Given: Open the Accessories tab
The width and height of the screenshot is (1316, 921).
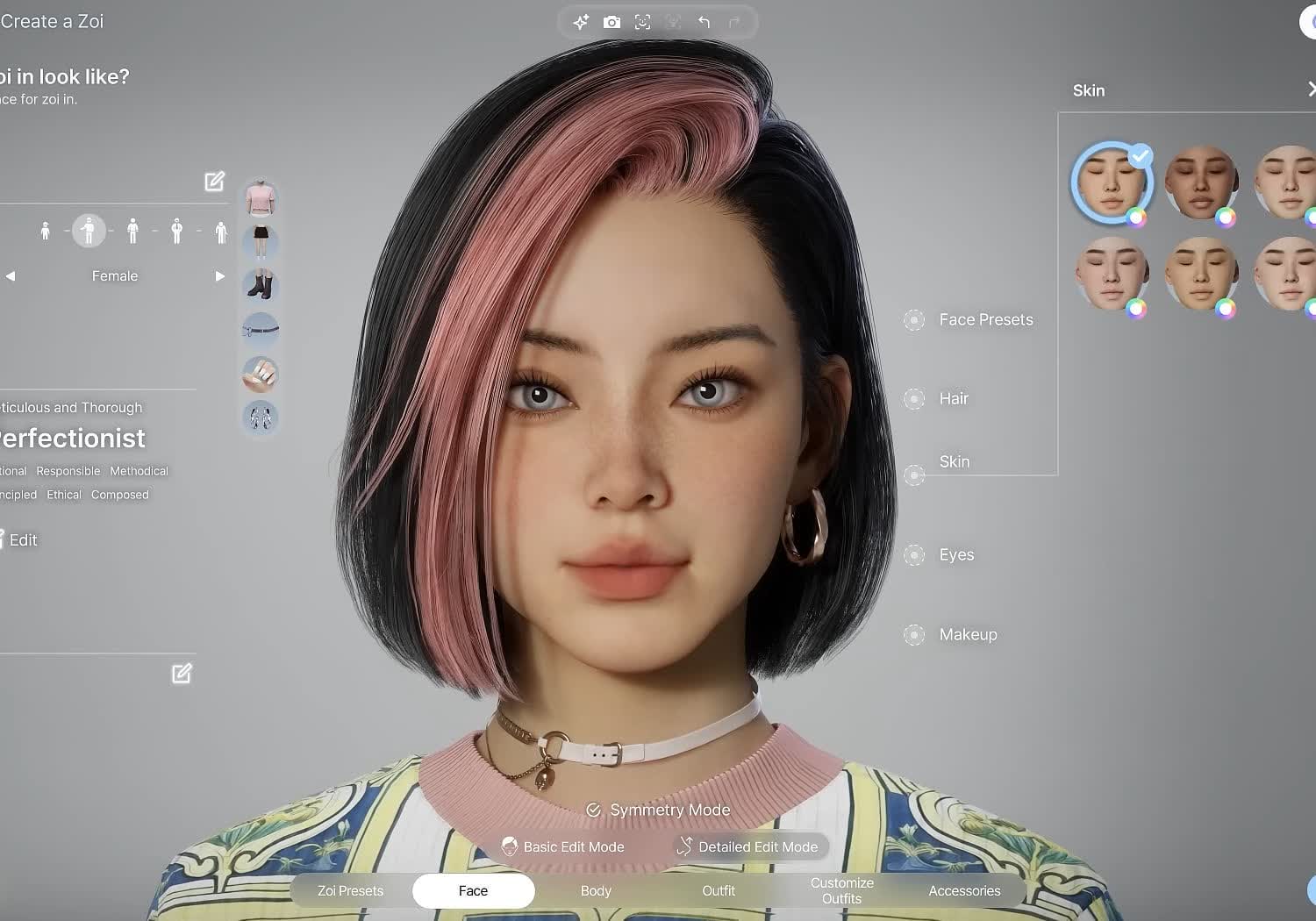Looking at the screenshot, I should click(964, 890).
